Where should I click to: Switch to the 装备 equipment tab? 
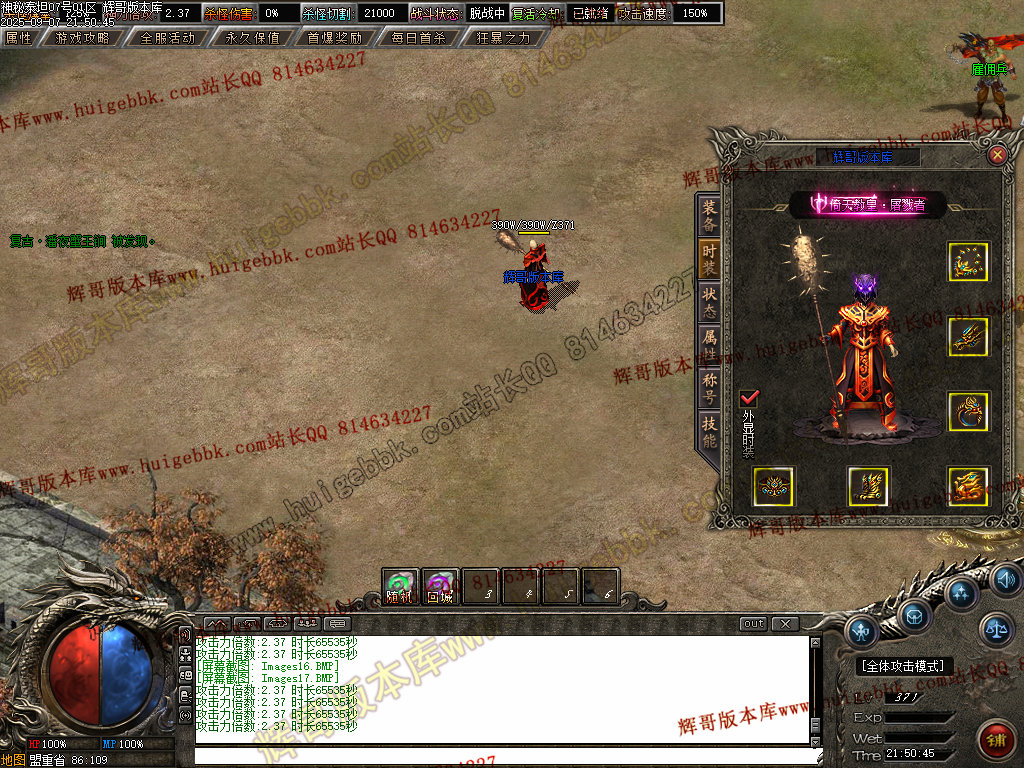pos(709,215)
